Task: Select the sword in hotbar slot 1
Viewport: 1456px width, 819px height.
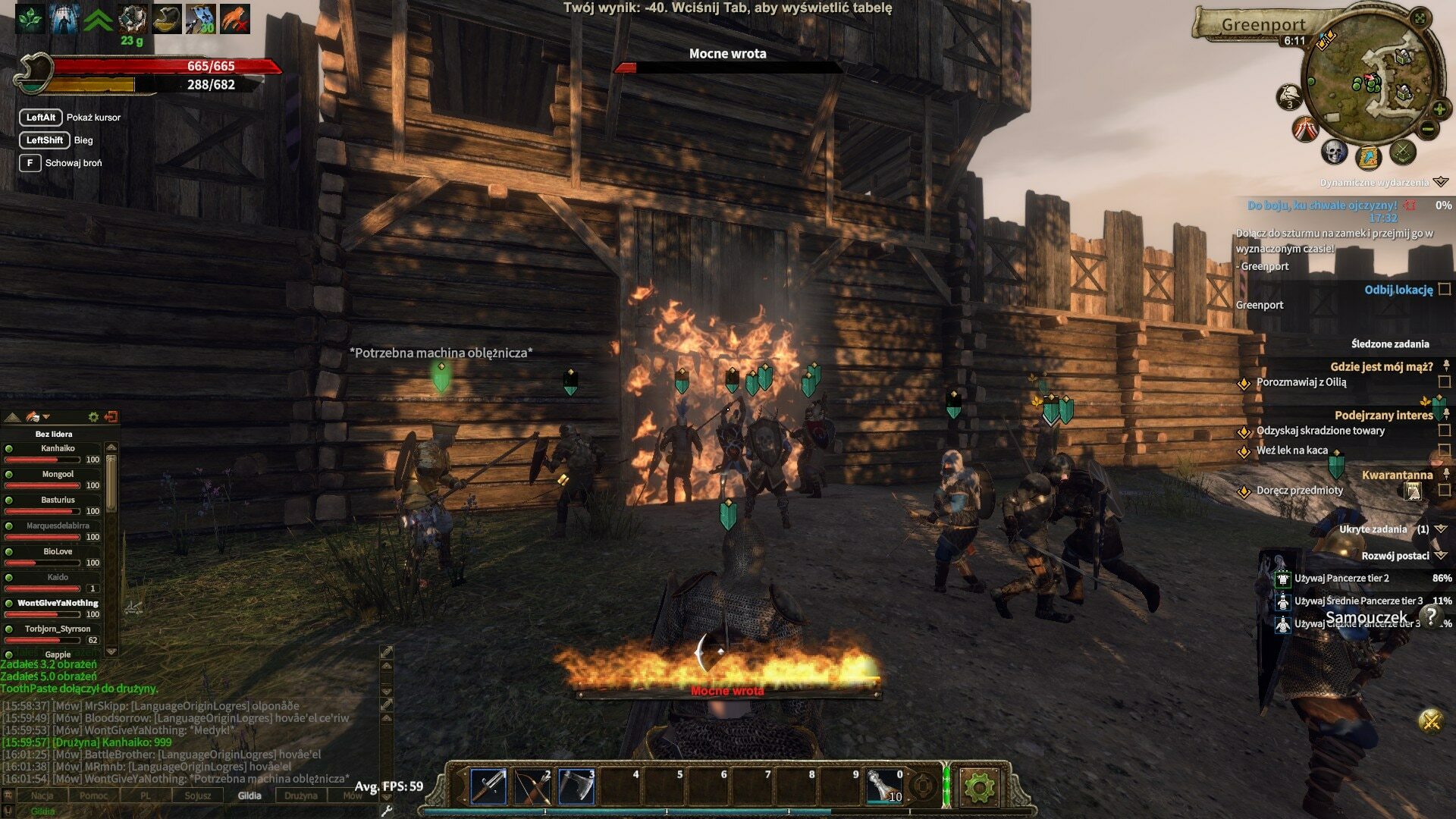Action: click(488, 786)
